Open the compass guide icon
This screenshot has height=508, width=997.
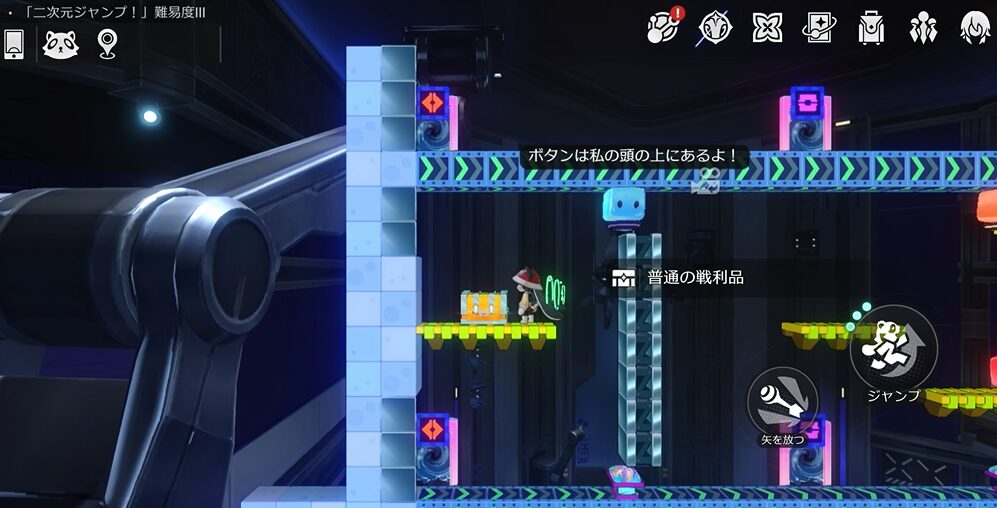click(715, 27)
